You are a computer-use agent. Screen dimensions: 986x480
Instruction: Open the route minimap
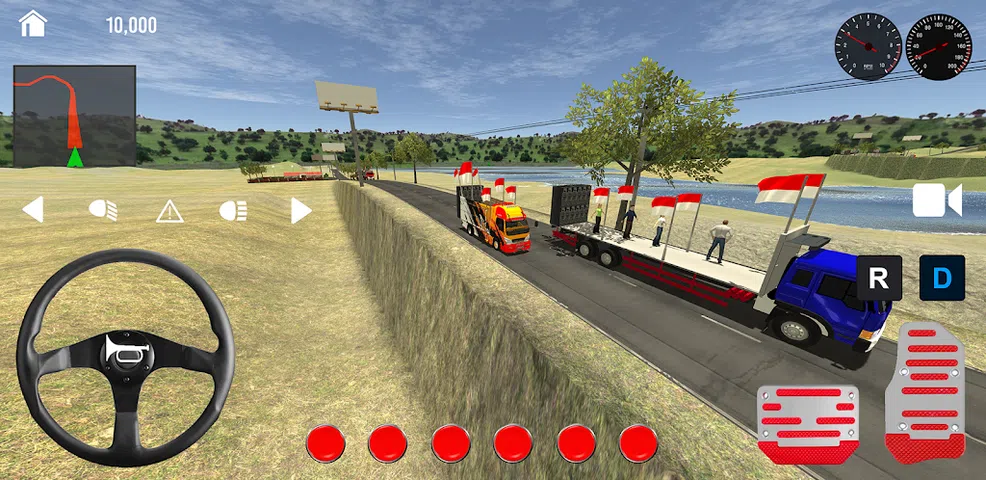[75, 116]
